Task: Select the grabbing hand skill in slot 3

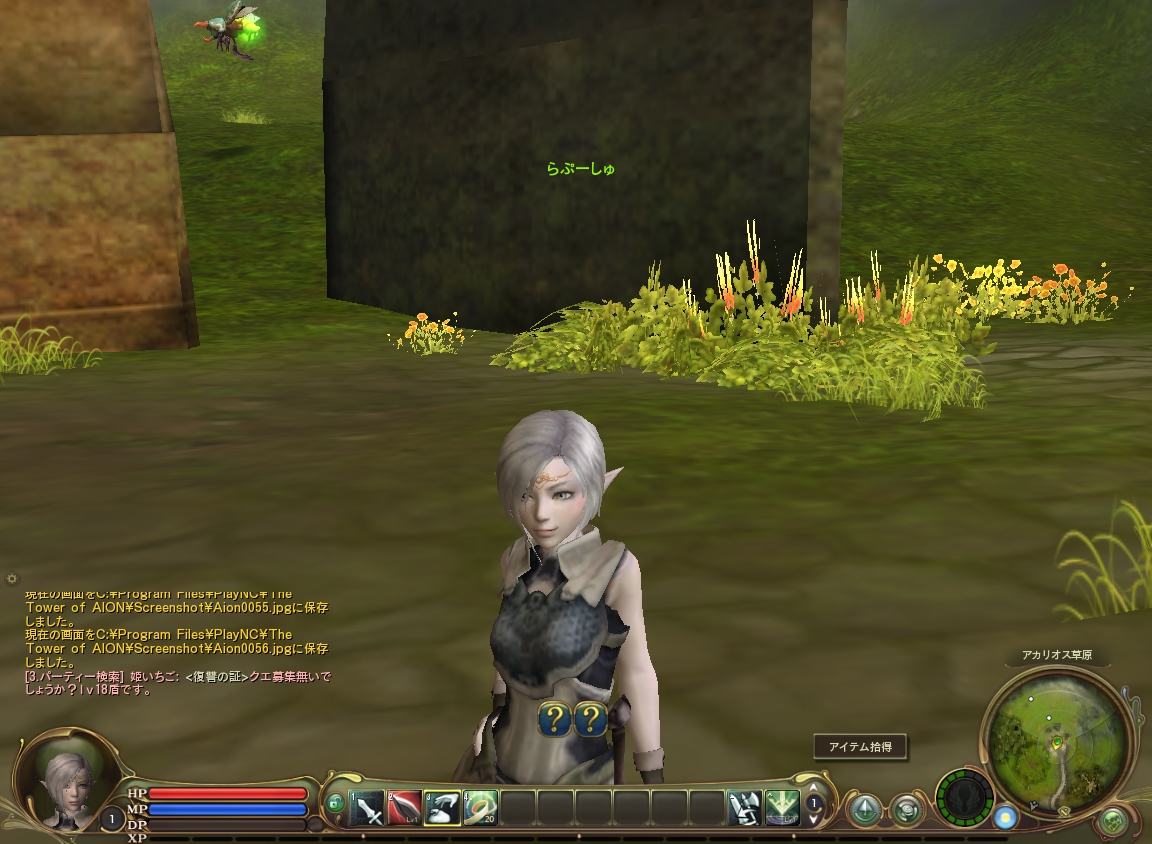Action: pos(443,807)
